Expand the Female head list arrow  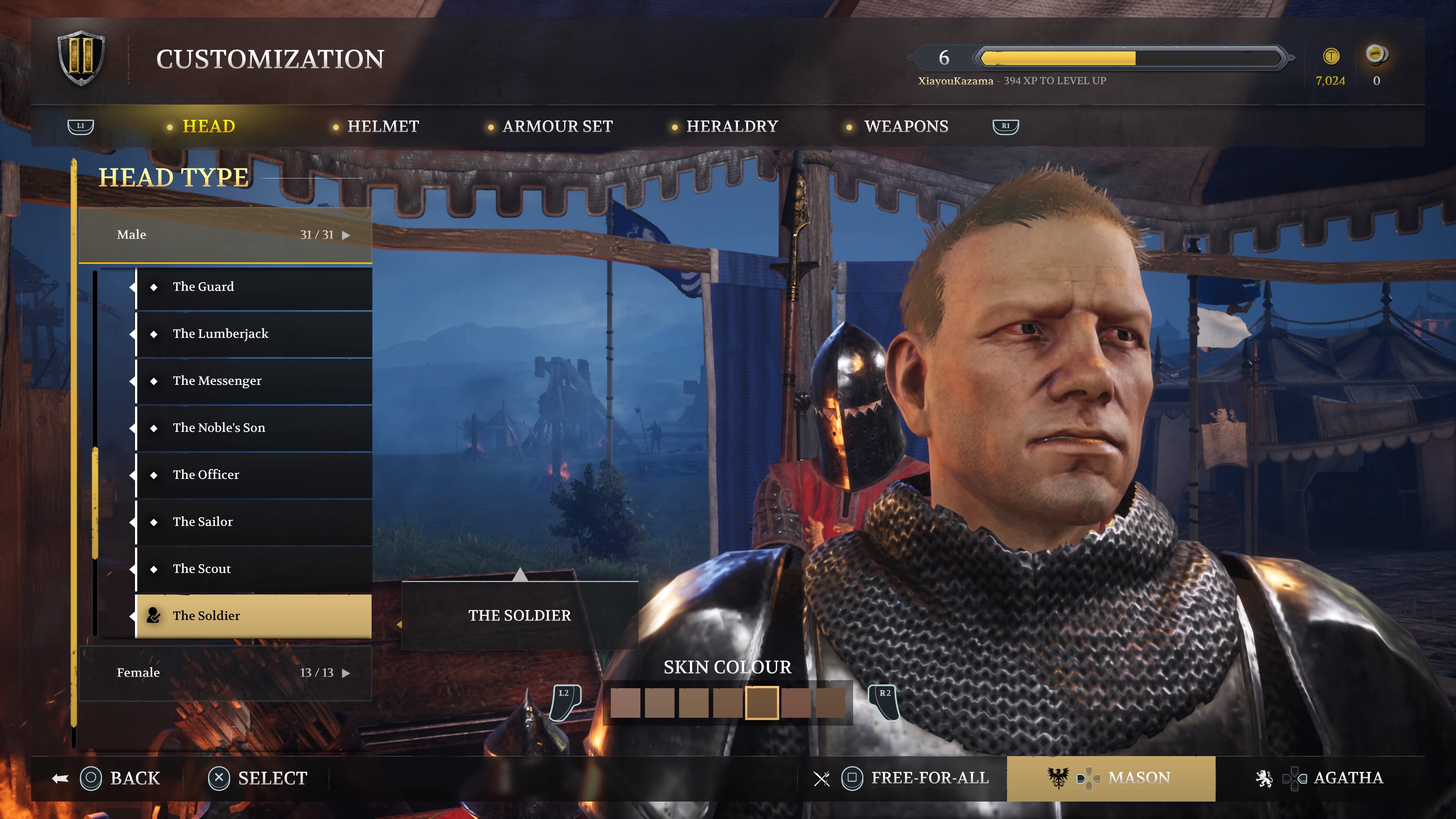point(347,673)
